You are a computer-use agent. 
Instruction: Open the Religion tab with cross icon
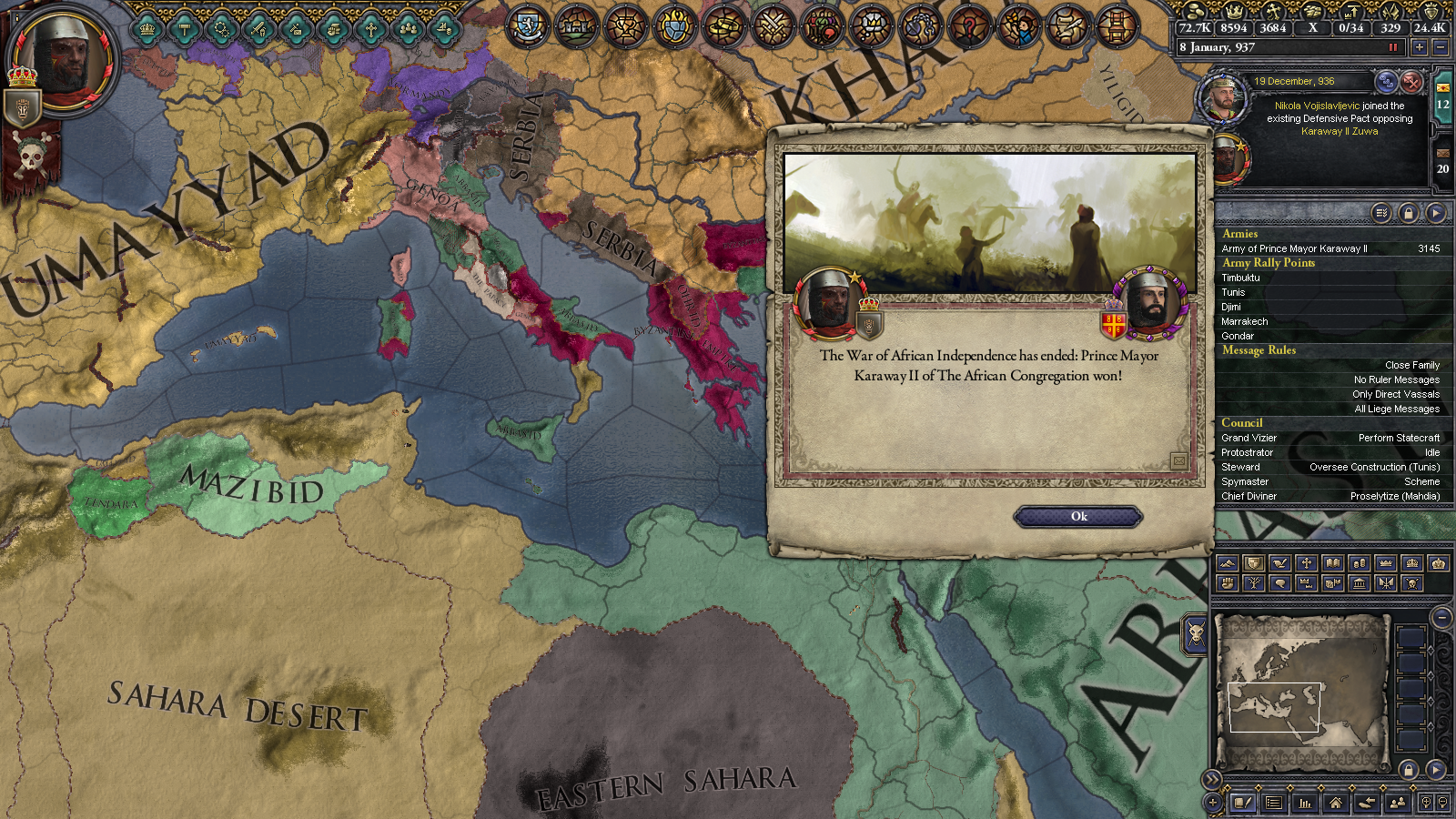pos(370,29)
